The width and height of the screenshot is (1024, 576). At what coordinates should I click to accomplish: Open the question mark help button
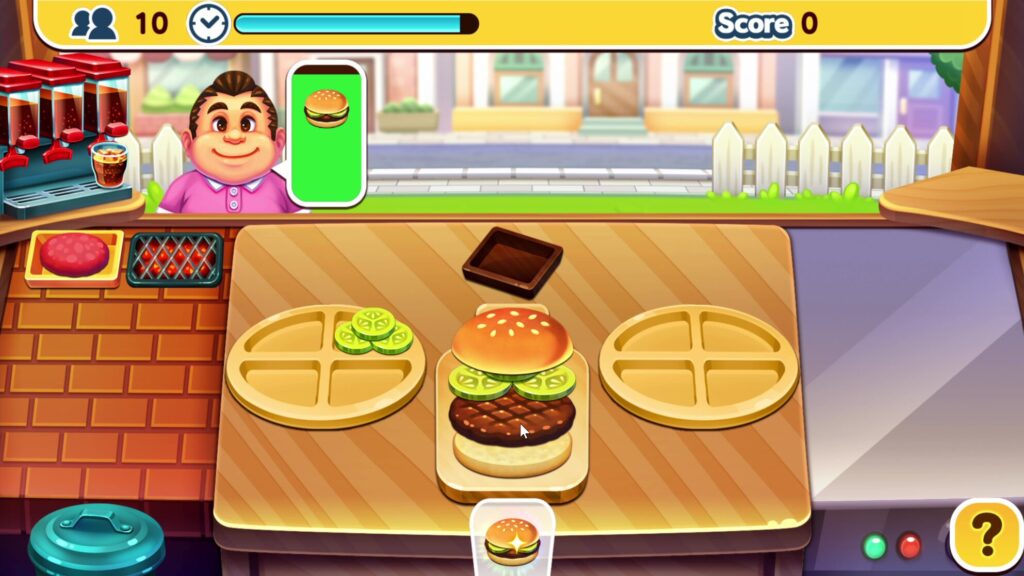click(x=986, y=533)
